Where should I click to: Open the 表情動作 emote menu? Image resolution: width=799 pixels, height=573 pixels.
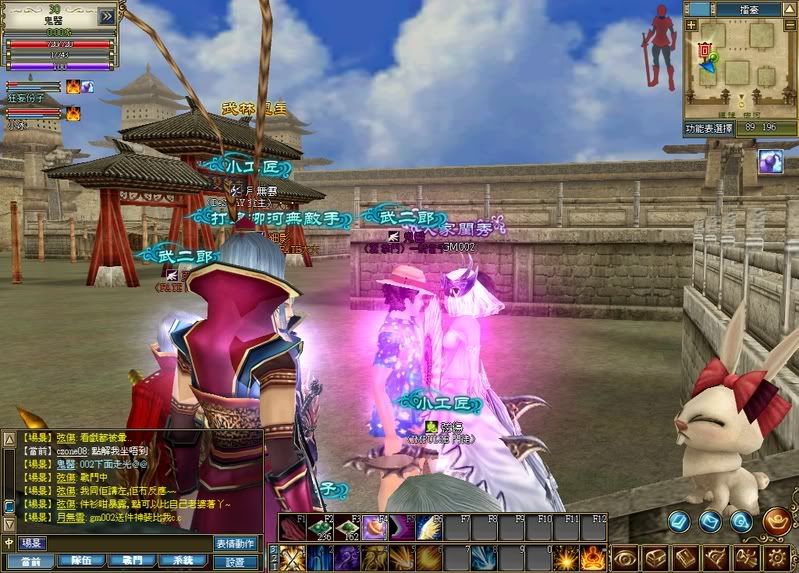pyautogui.click(x=236, y=543)
